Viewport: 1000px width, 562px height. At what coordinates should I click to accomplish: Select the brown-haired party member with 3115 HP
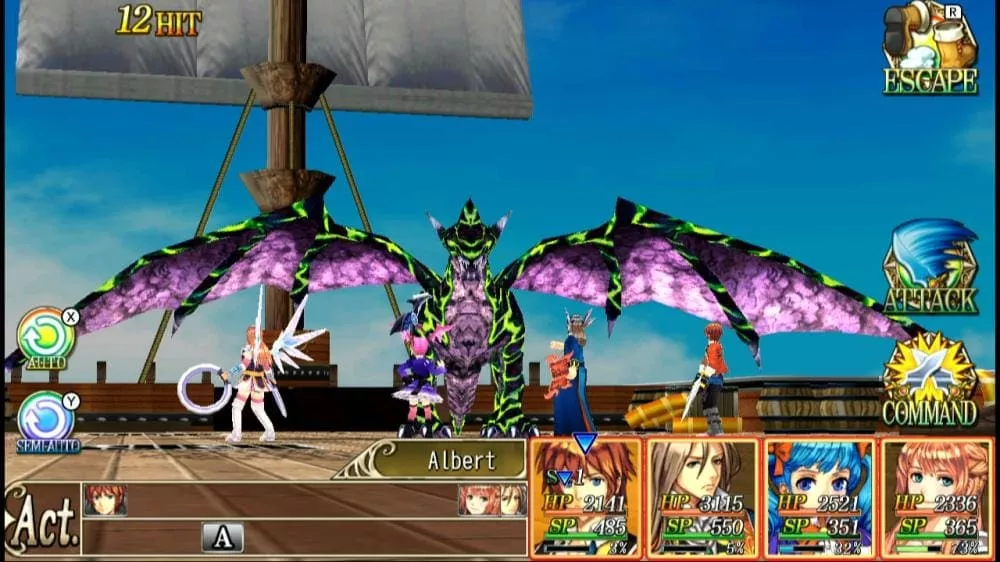coord(703,496)
